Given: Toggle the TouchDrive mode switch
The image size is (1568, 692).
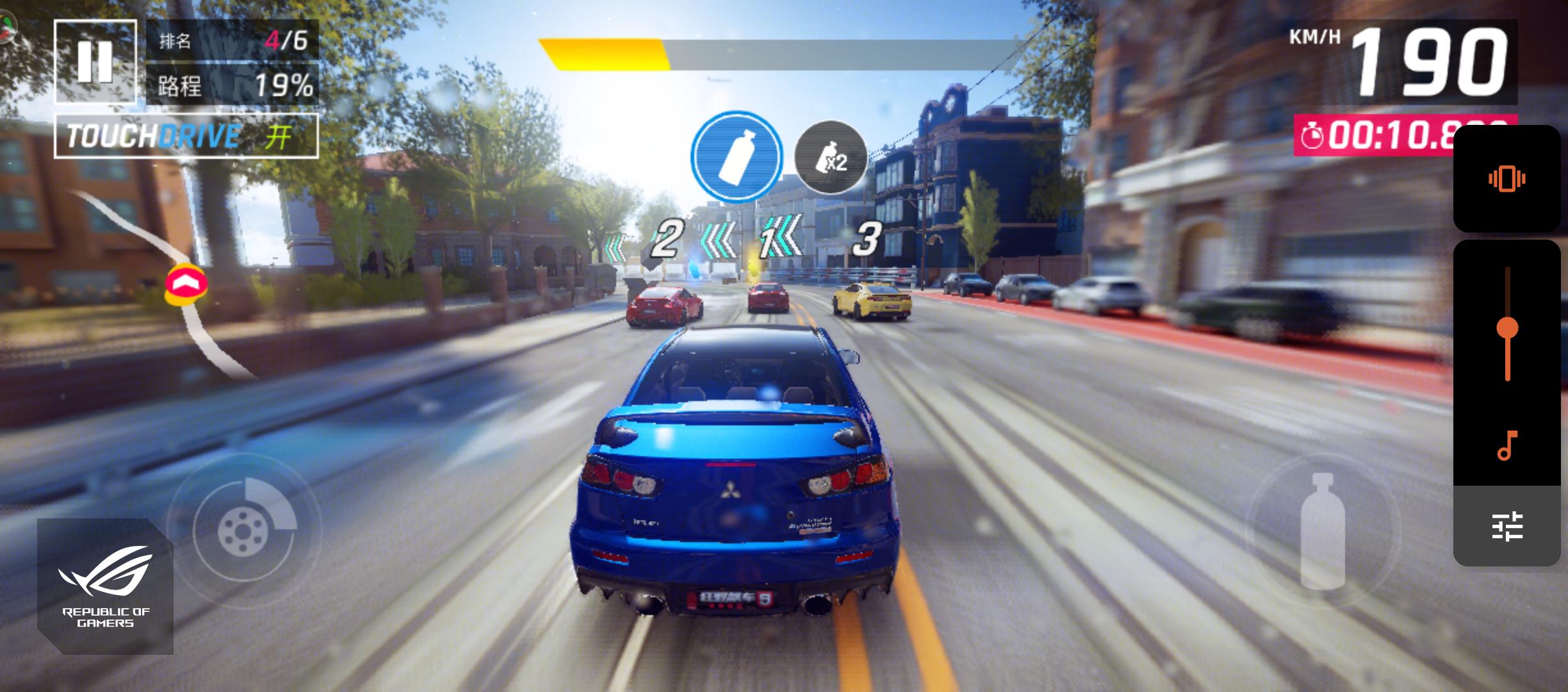Looking at the screenshot, I should (x=186, y=136).
